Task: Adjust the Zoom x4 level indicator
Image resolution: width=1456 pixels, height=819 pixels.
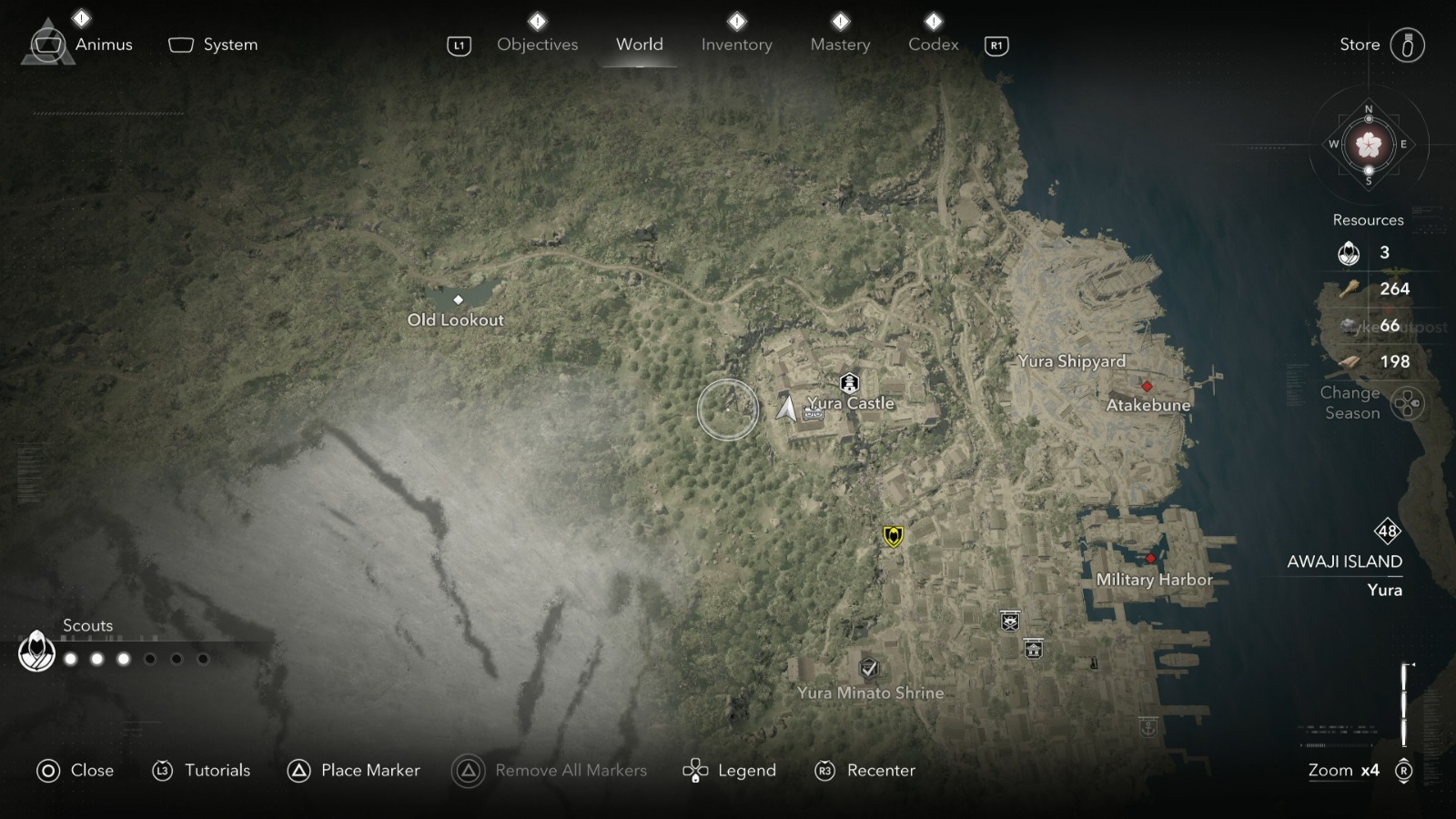Action: (1342, 770)
